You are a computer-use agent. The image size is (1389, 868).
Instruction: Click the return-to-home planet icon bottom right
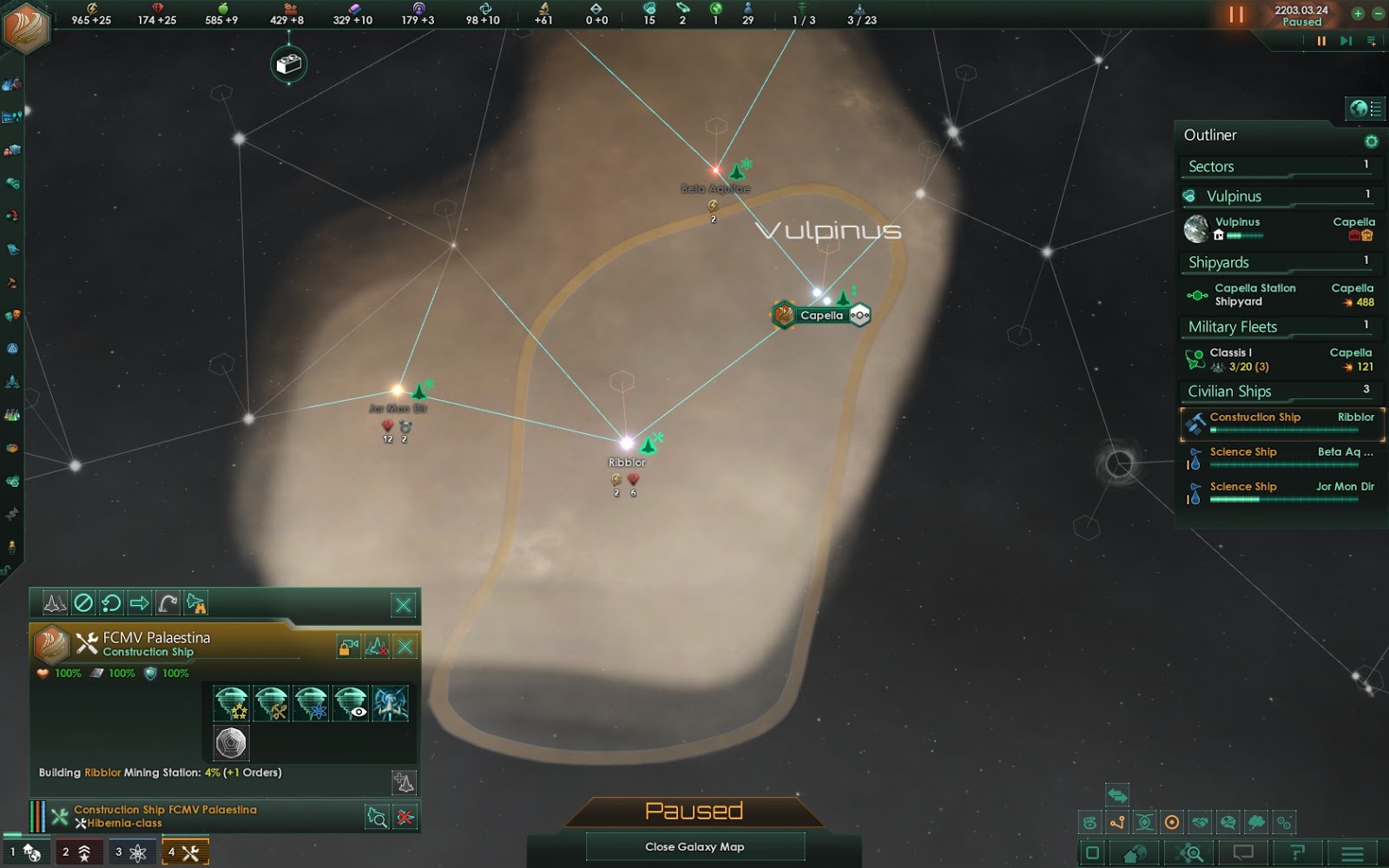coord(1132,852)
